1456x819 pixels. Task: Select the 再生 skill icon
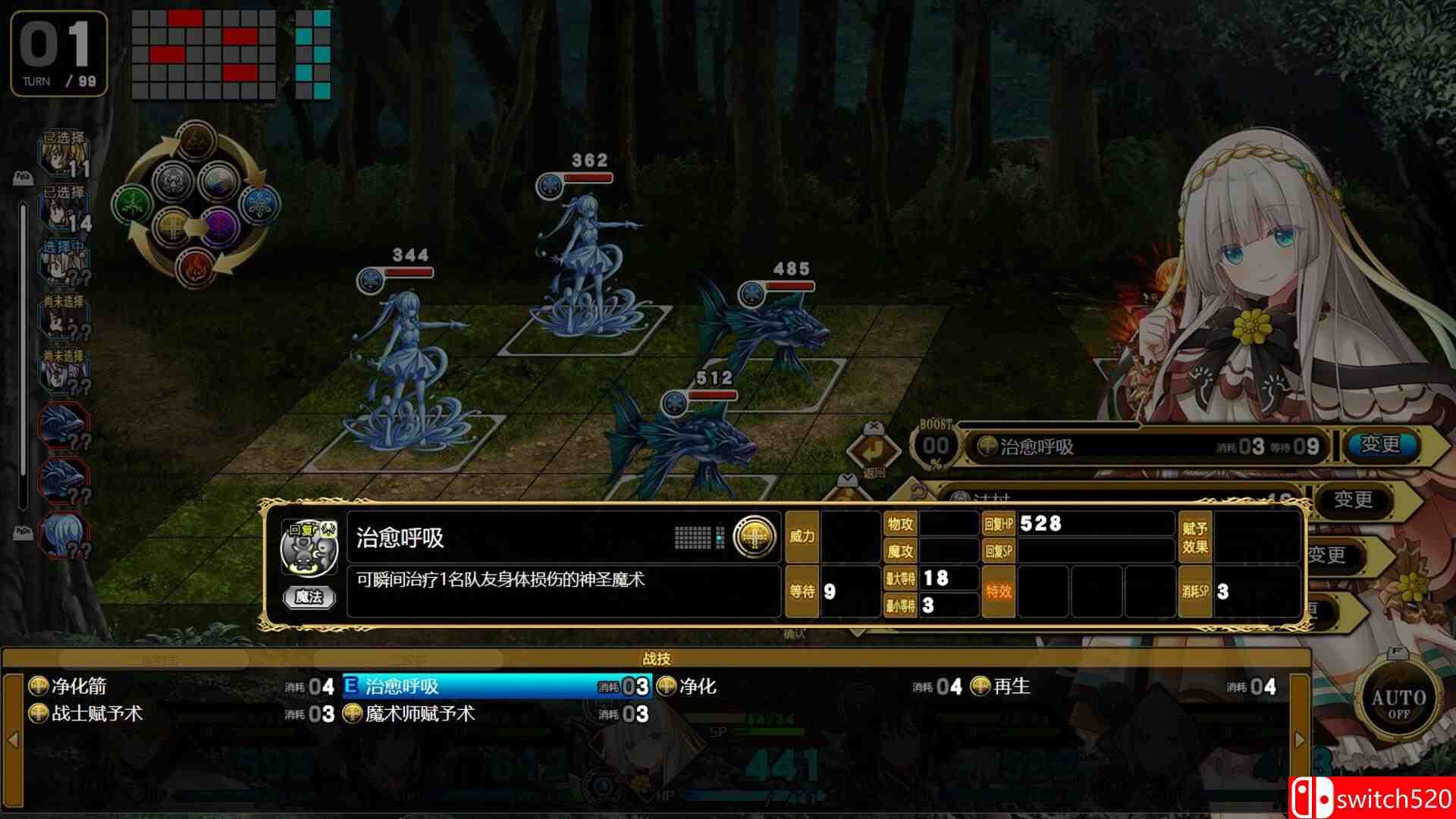[x=980, y=685]
